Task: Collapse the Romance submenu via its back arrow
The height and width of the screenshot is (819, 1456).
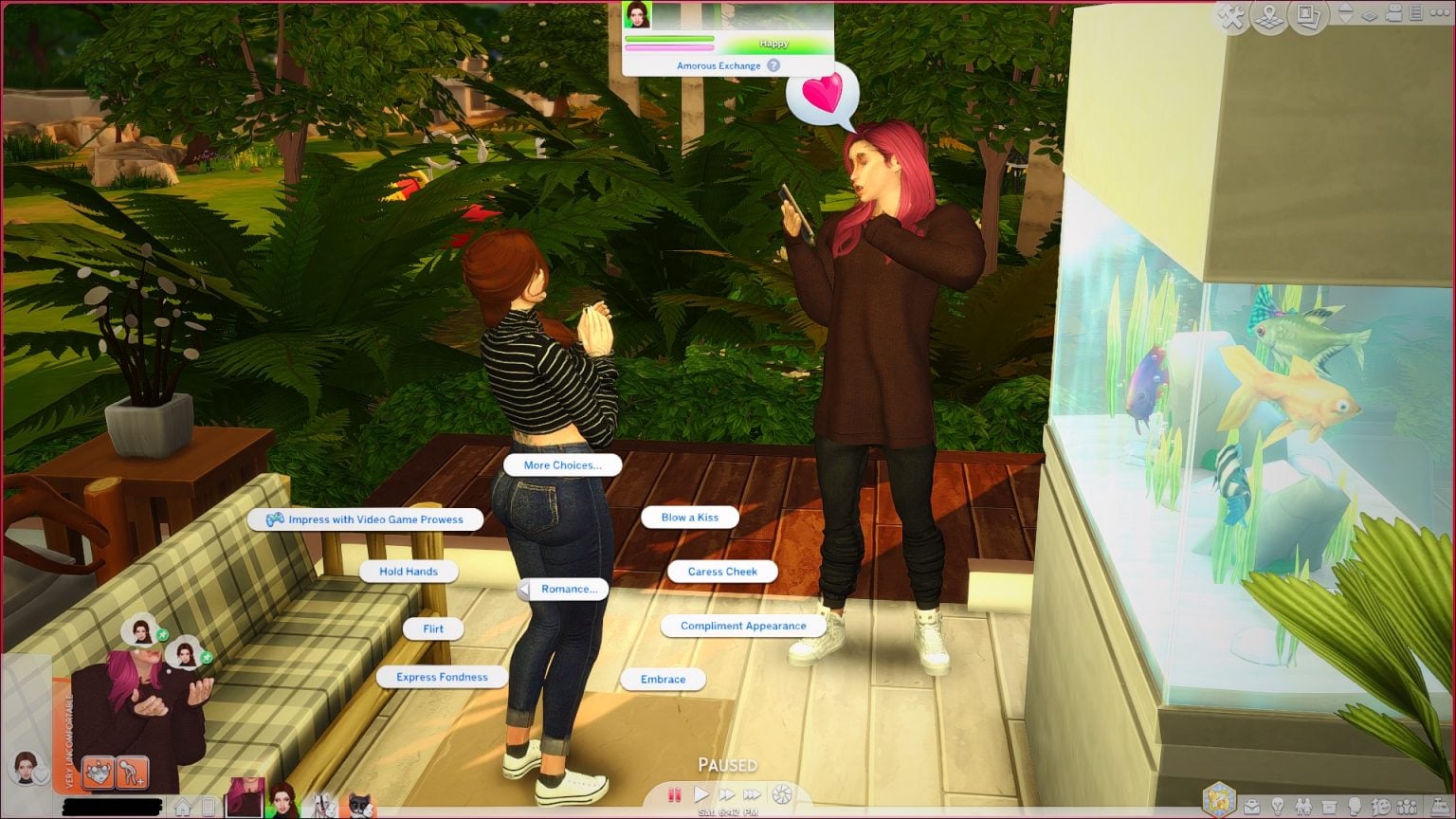Action: [522, 589]
